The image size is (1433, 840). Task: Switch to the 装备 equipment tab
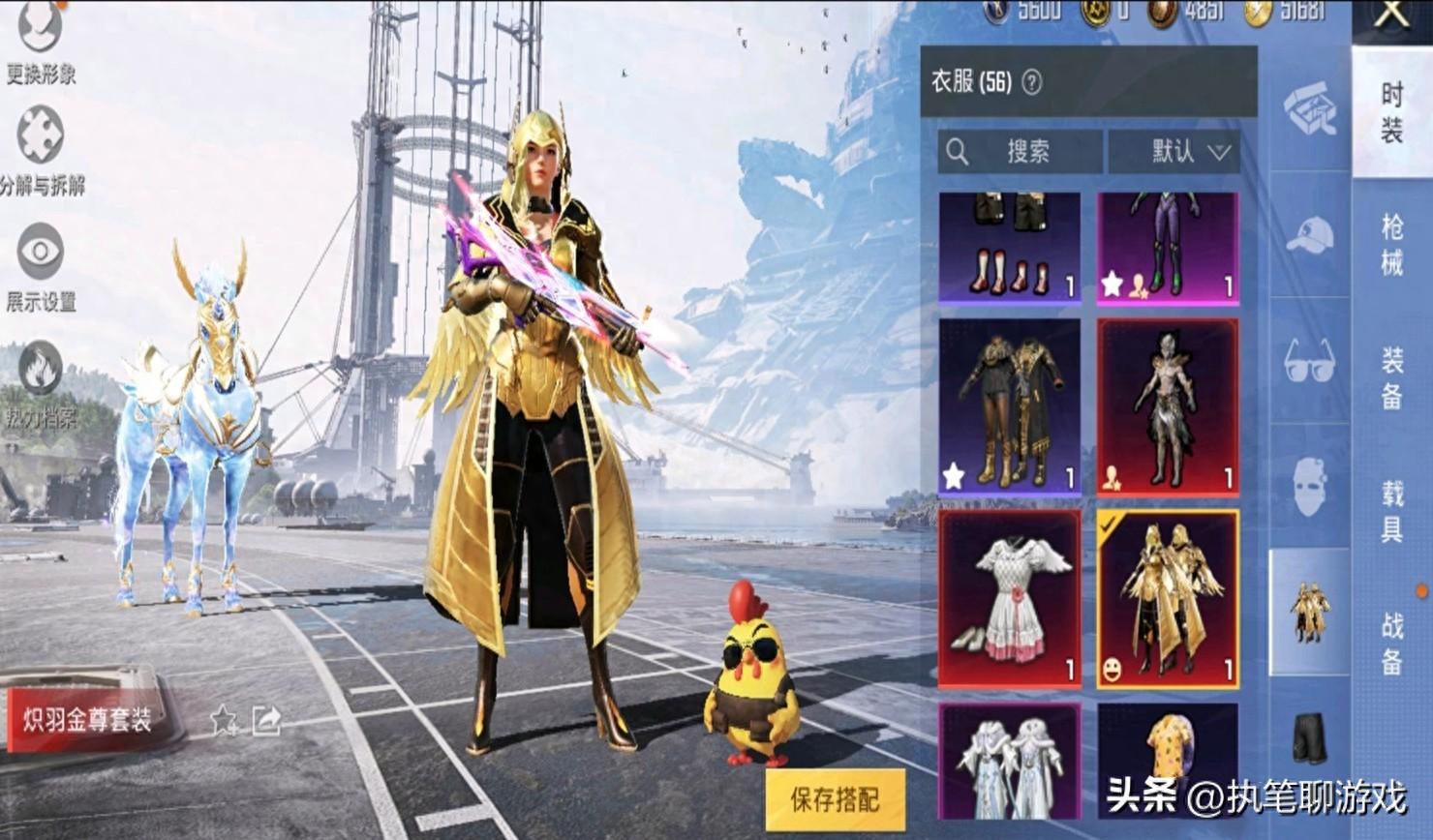pyautogui.click(x=1392, y=379)
